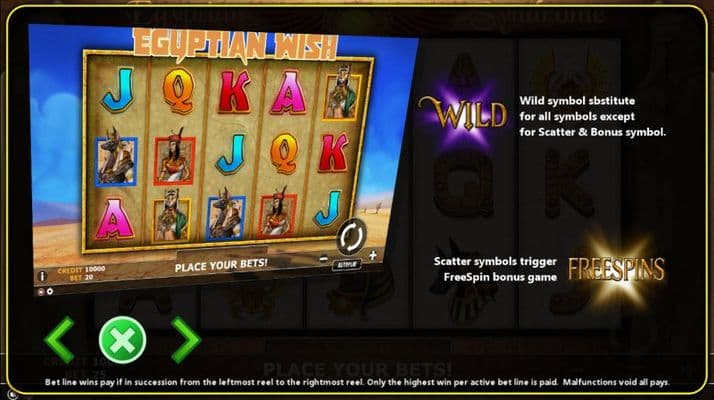Close the paytable with the green X

(x=122, y=340)
